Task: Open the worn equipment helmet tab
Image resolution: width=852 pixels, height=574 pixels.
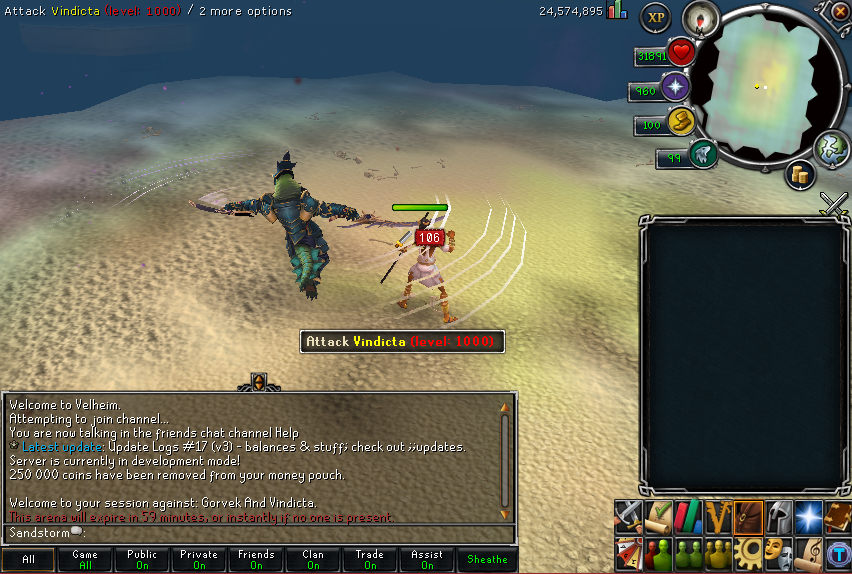Action: (x=777, y=517)
